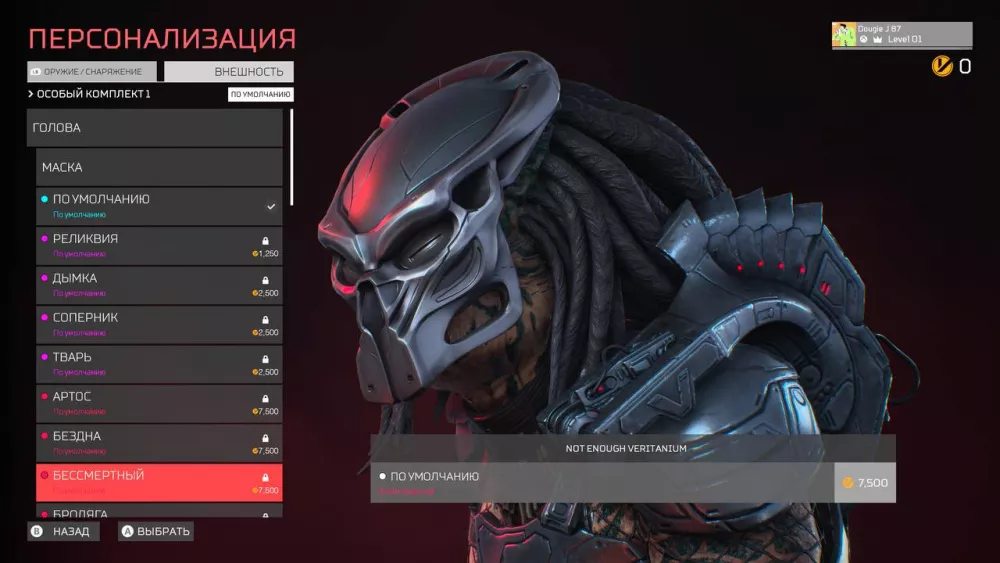The width and height of the screenshot is (1000, 563).
Task: Open the Dougie J 87 player profile
Action: coord(901,35)
